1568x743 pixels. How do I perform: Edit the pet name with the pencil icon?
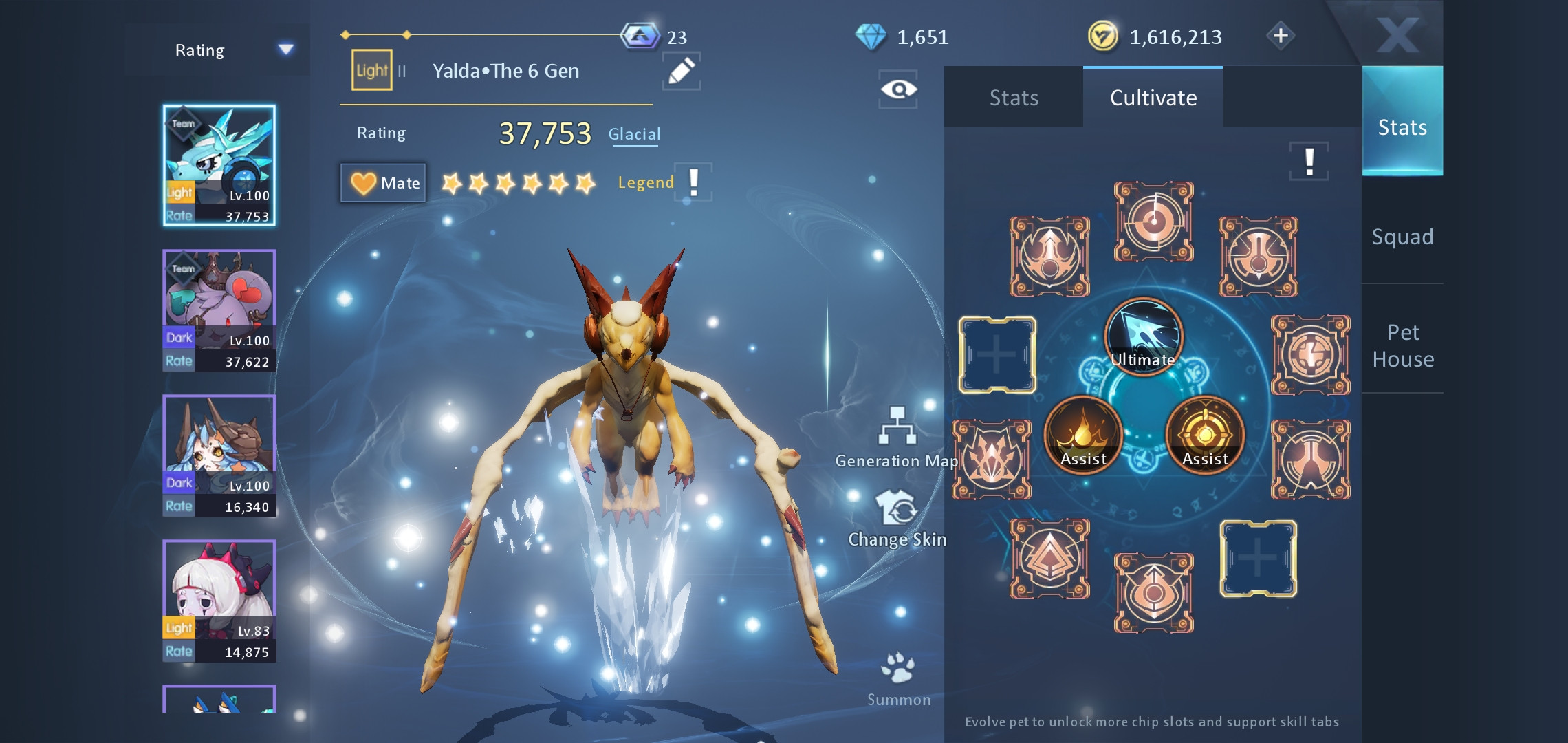point(681,72)
